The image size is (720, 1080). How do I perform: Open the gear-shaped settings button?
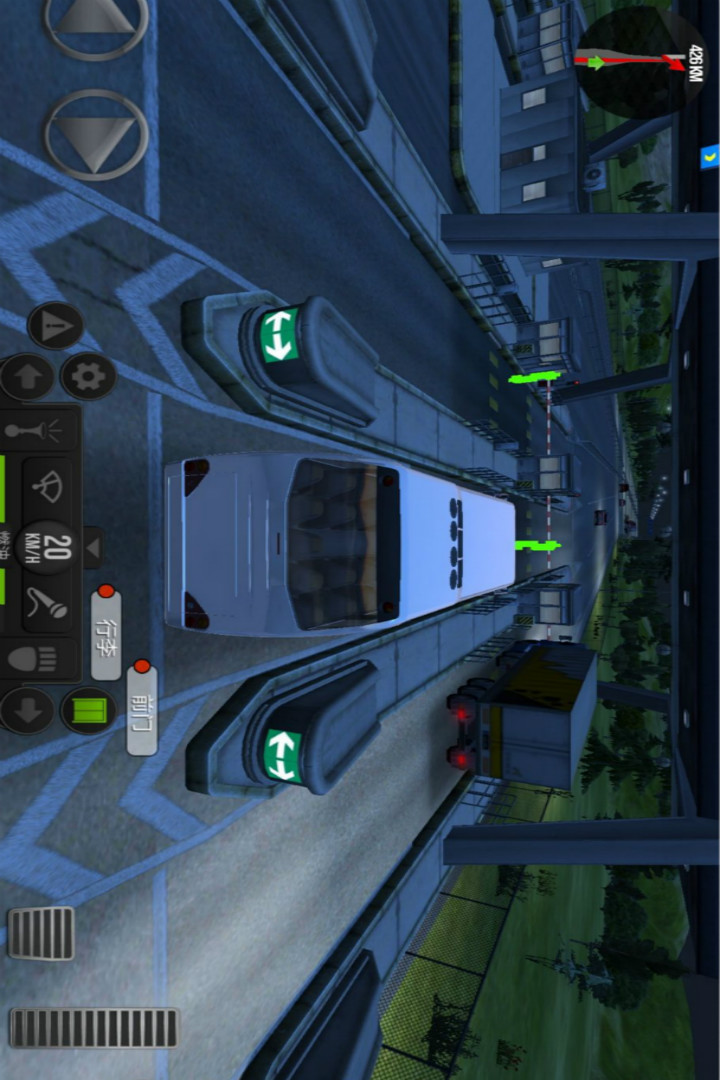tap(88, 376)
